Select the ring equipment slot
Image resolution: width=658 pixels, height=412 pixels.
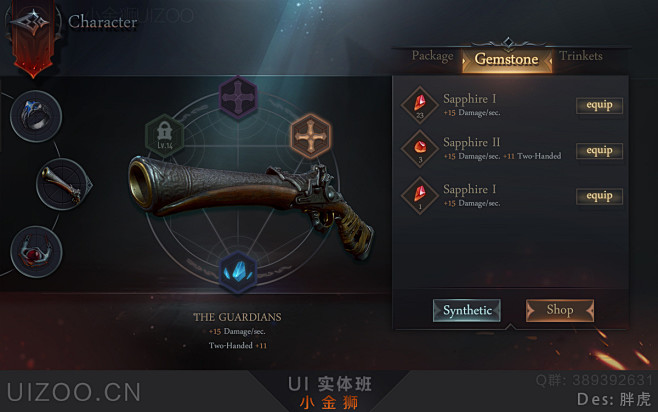coord(36,116)
